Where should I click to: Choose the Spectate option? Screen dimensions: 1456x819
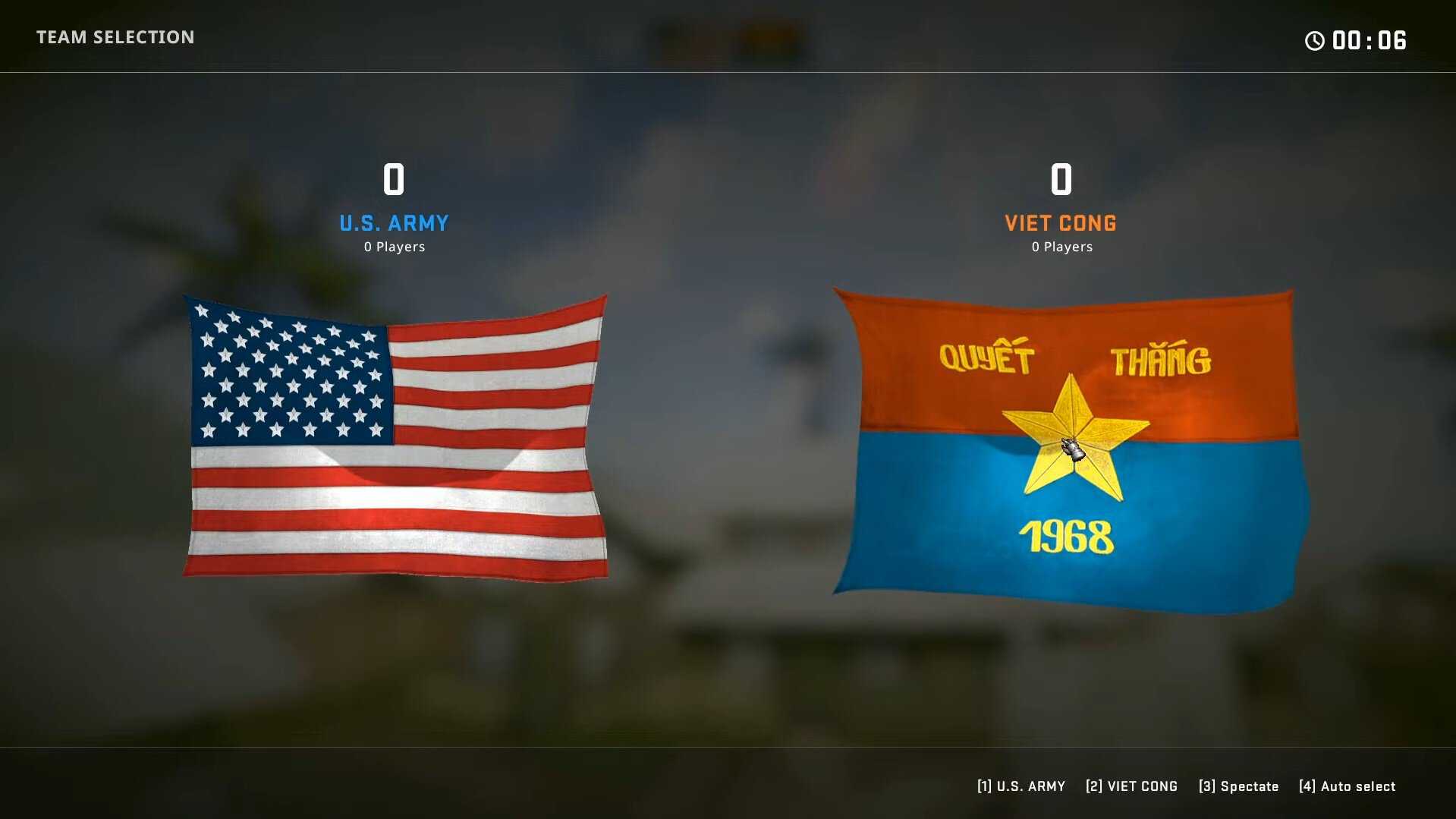[x=1238, y=786]
